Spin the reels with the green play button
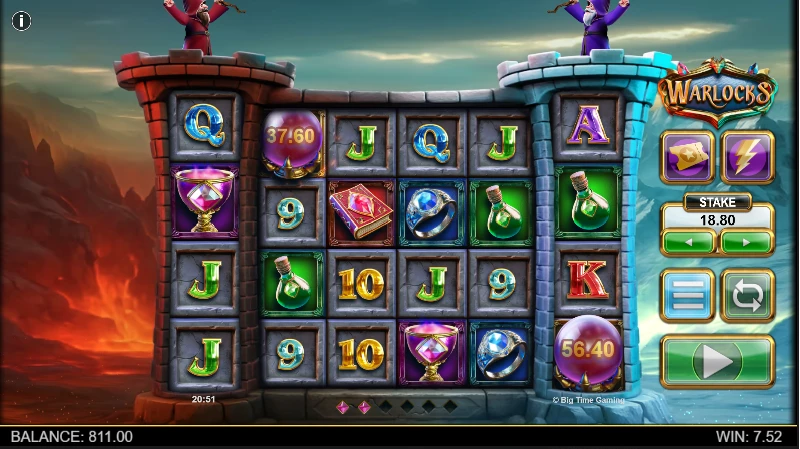800x449 pixels. coord(717,361)
